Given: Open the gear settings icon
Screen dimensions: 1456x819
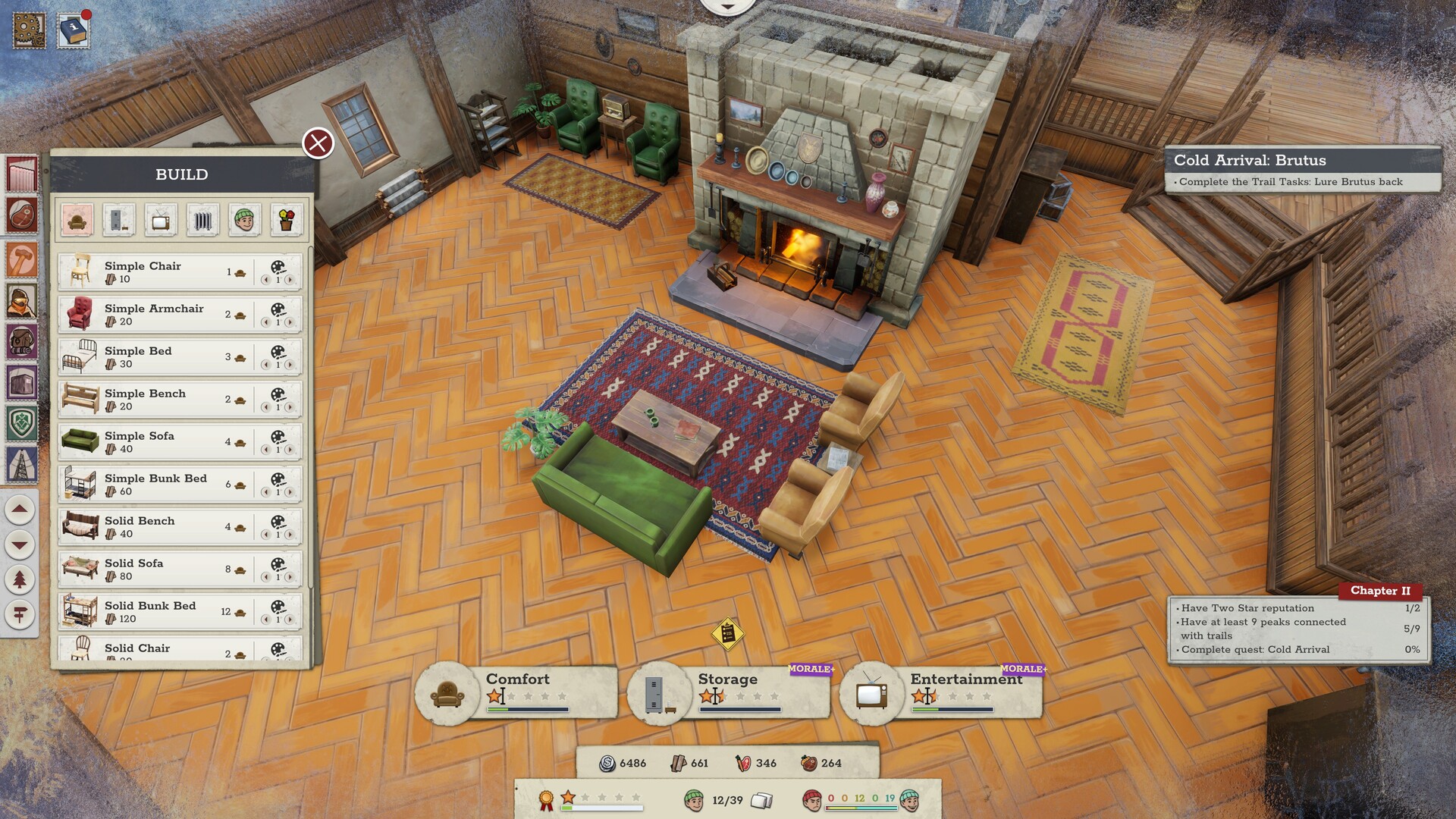Looking at the screenshot, I should pos(29,30).
